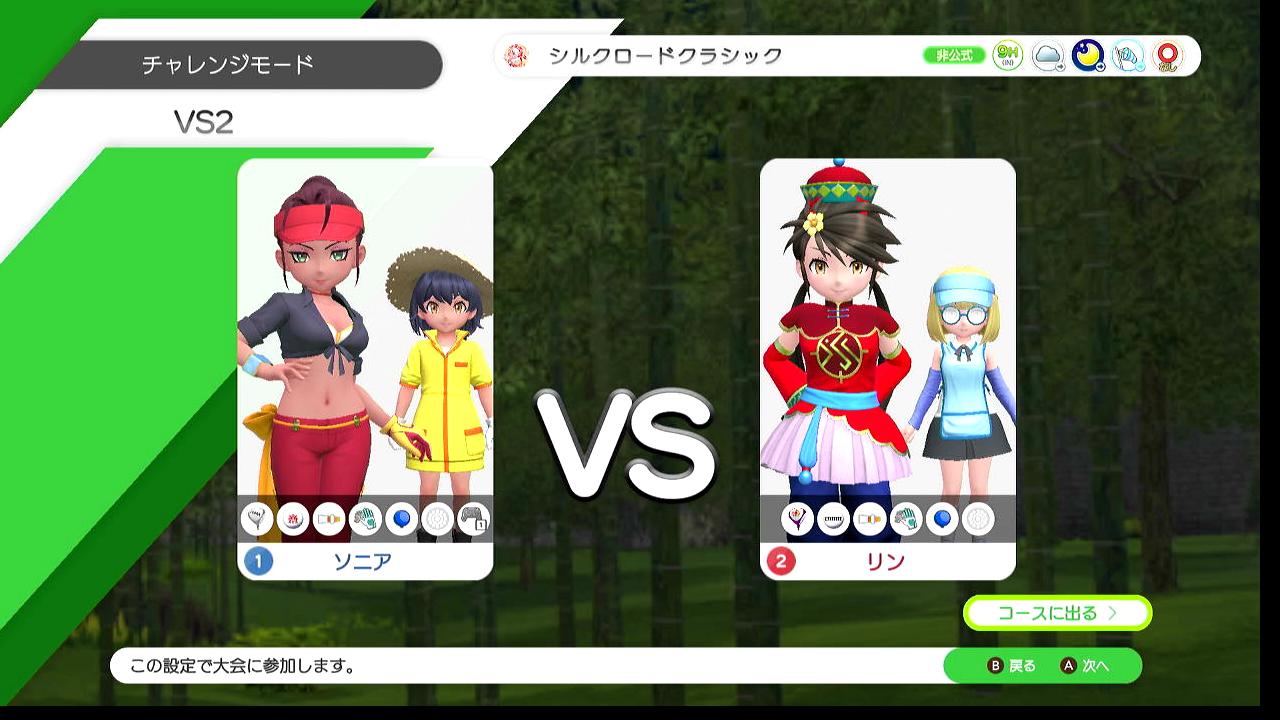
Task: Click the 次へ next prompt
Action: tap(1086, 666)
